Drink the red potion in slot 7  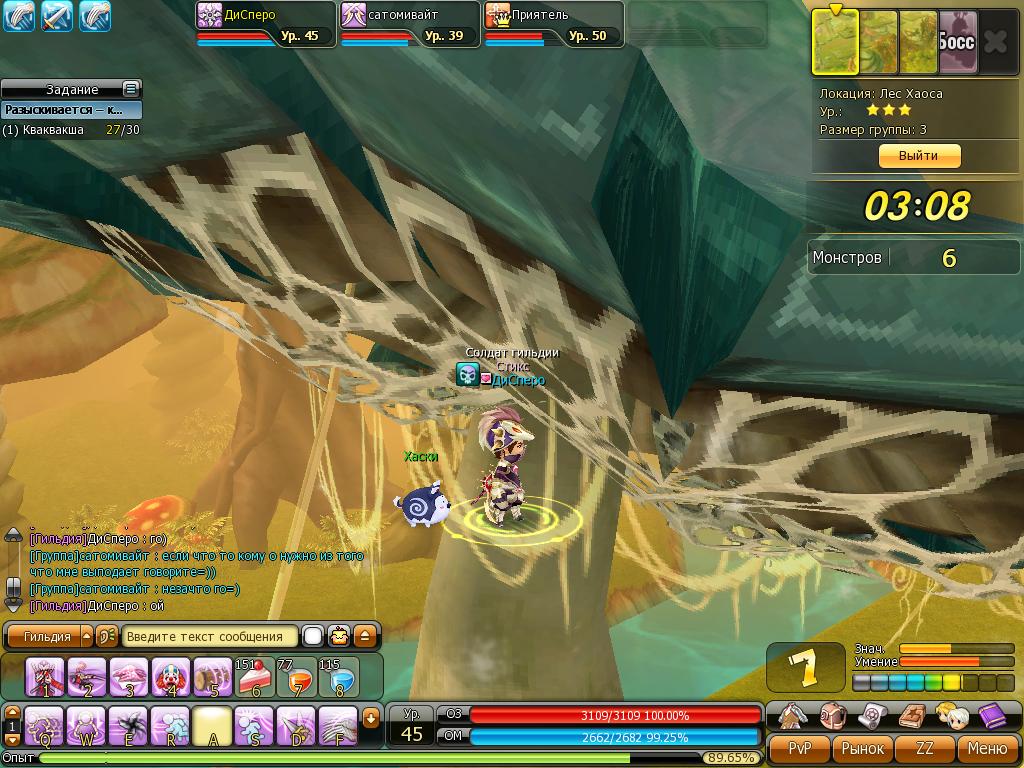[297, 677]
